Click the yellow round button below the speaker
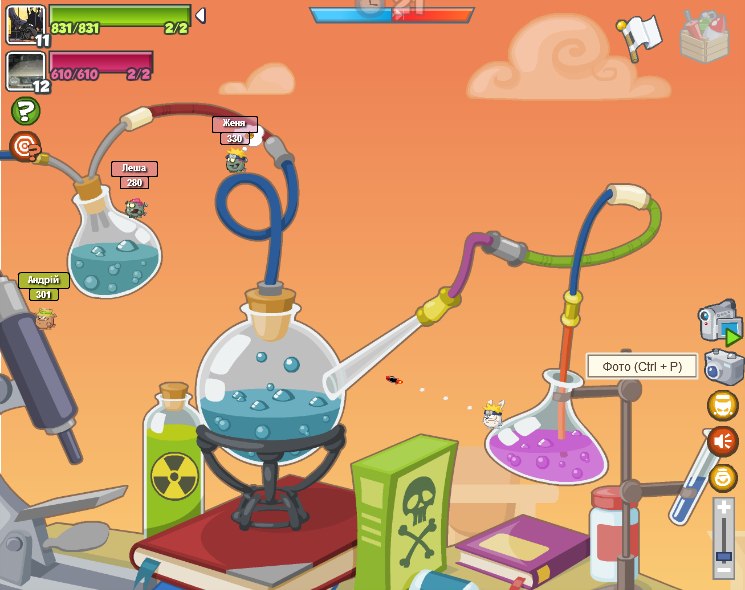This screenshot has width=745, height=590. [x=723, y=478]
